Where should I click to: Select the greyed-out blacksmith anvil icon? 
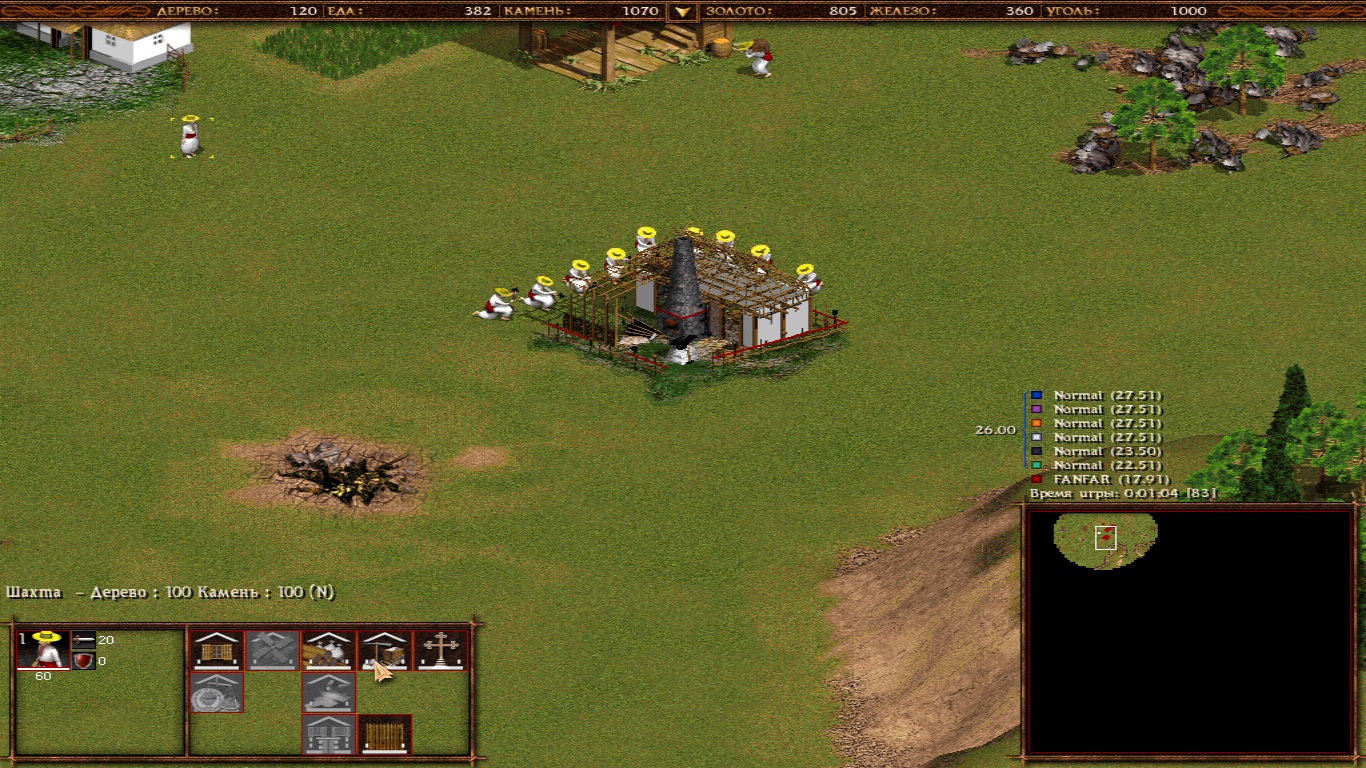(x=329, y=692)
